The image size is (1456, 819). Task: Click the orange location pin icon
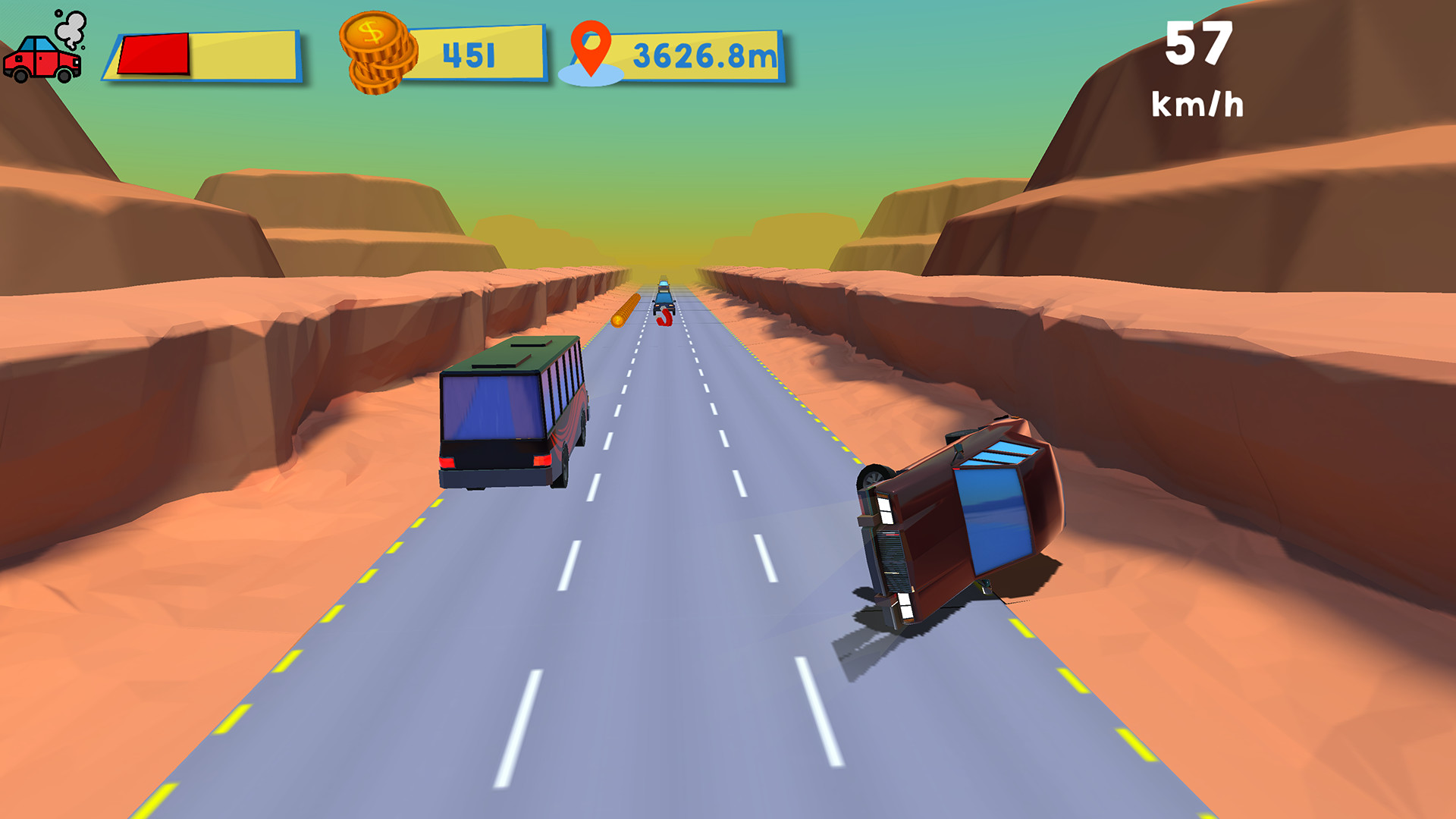[592, 47]
